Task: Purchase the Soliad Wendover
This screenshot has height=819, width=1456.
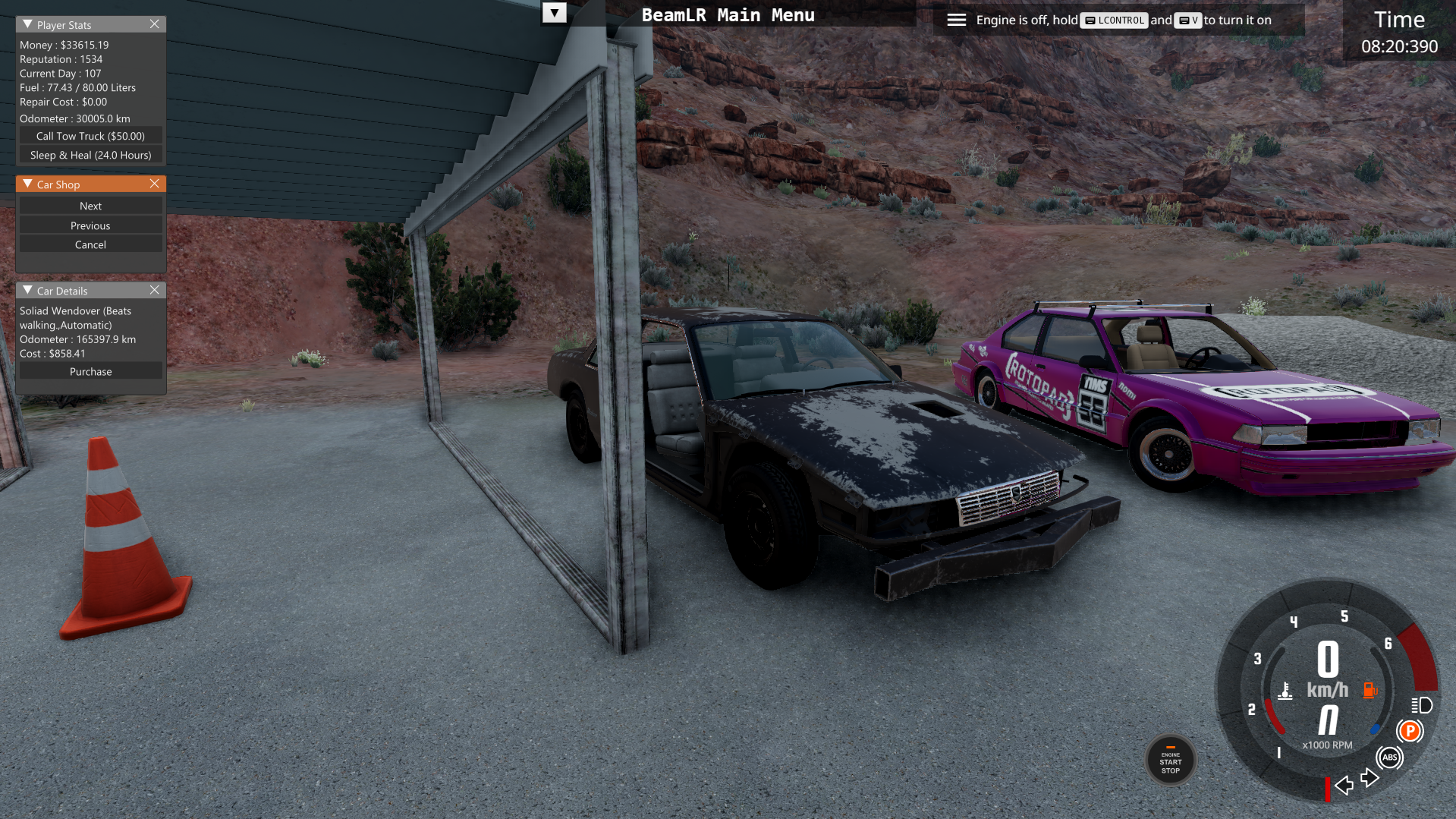Action: tap(90, 371)
